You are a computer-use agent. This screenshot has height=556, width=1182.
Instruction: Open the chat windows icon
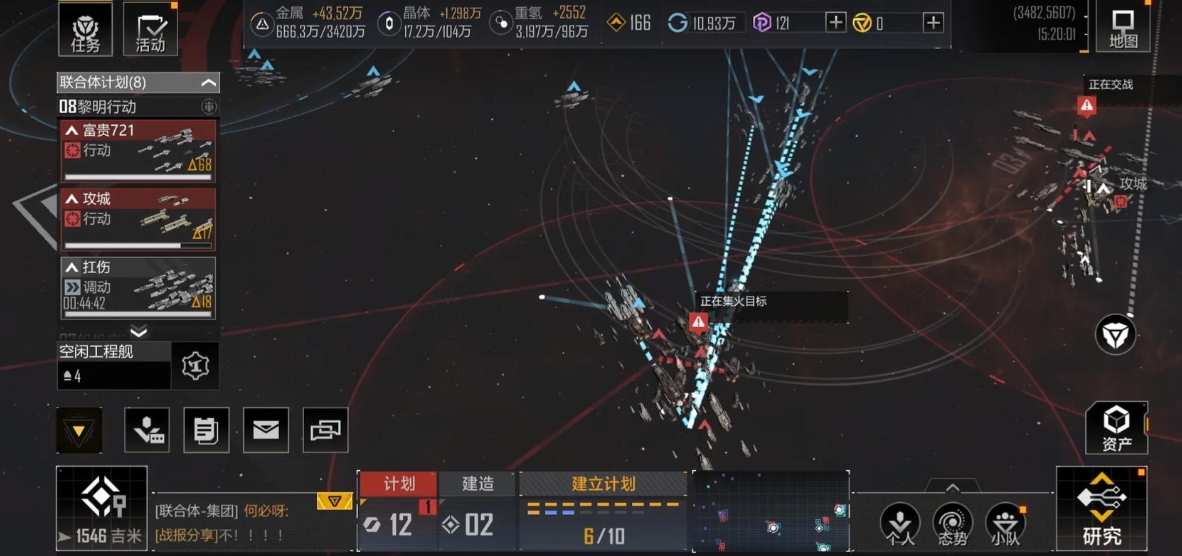(325, 430)
